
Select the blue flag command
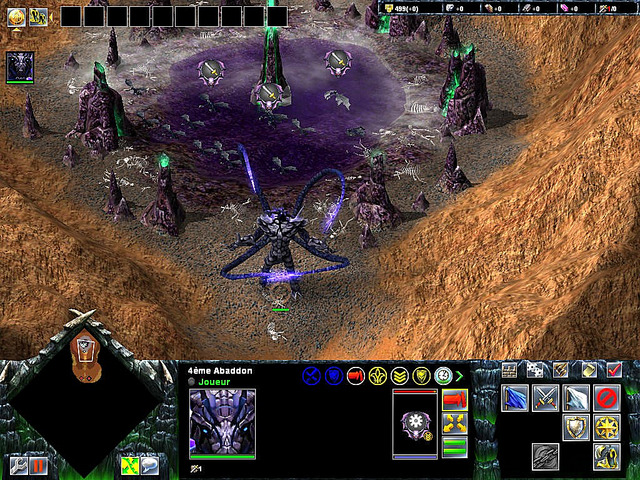coord(515,398)
